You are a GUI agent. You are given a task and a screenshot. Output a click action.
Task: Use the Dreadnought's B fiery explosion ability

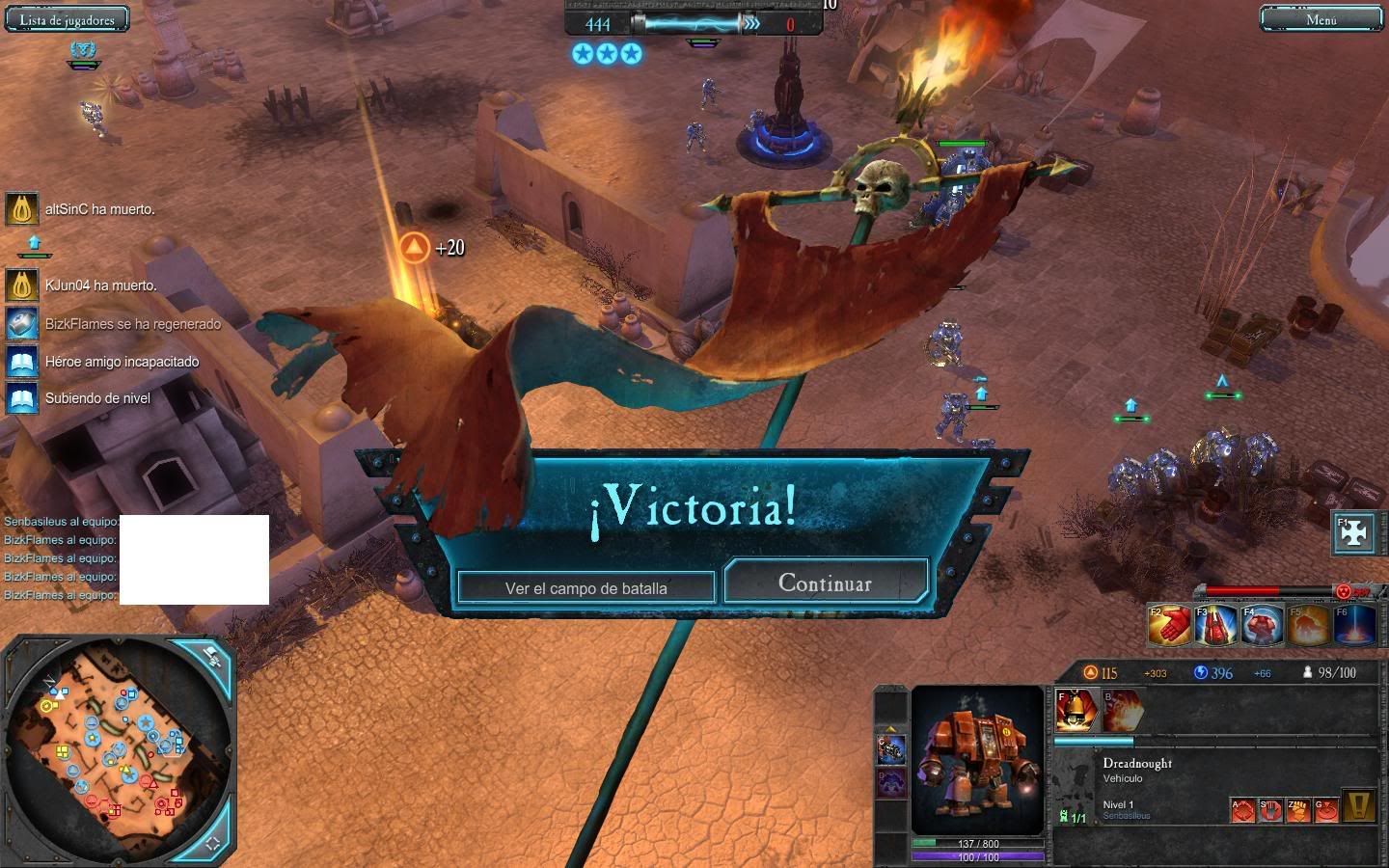(1122, 710)
